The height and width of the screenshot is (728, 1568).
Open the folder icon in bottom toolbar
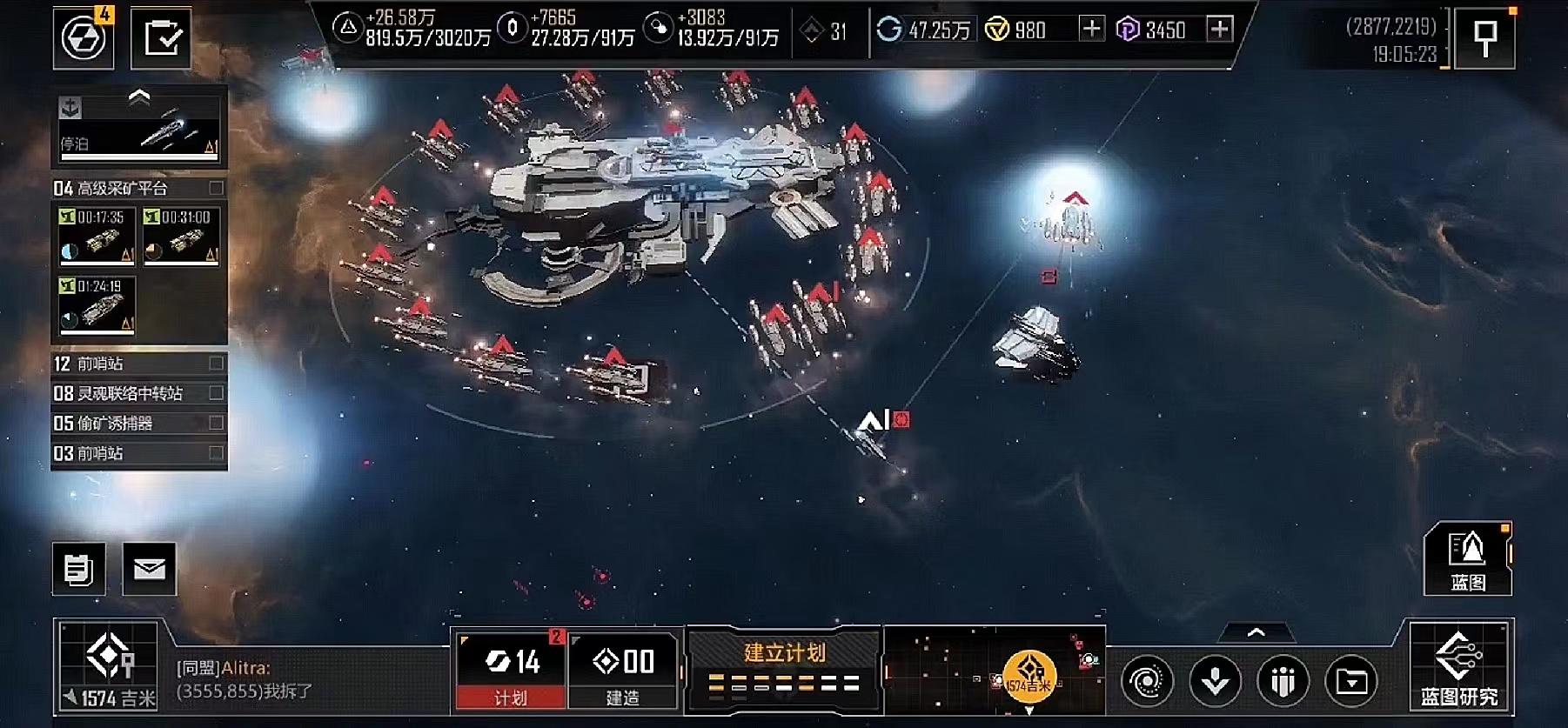(x=1351, y=681)
